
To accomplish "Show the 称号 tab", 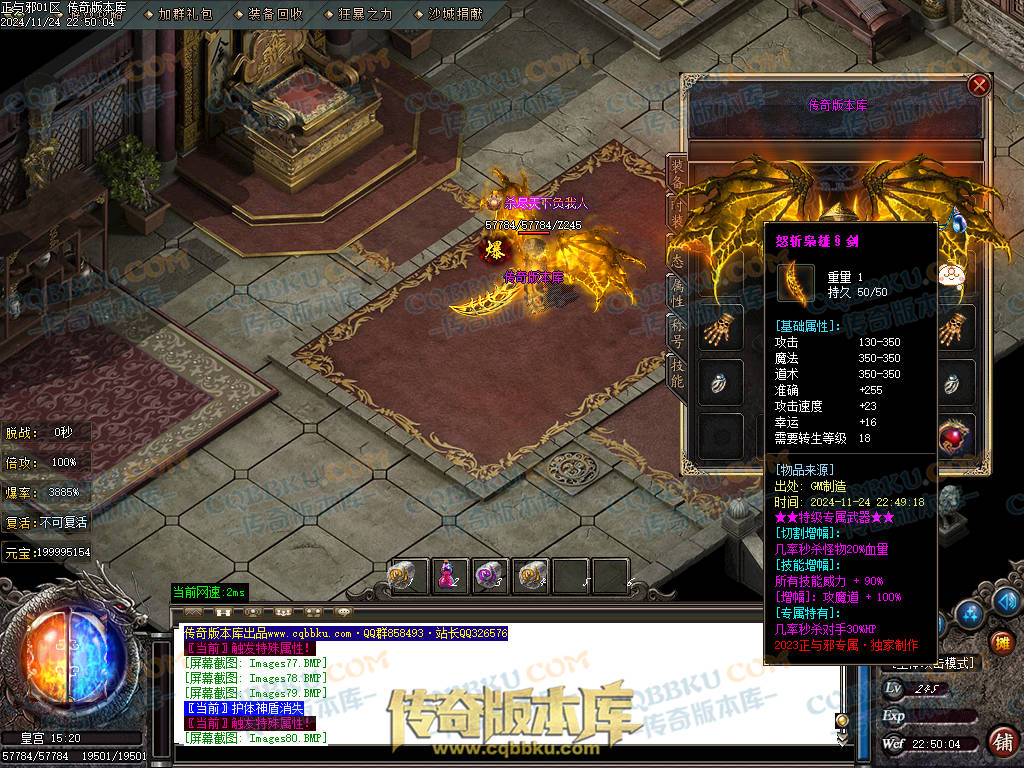I will click(x=677, y=333).
